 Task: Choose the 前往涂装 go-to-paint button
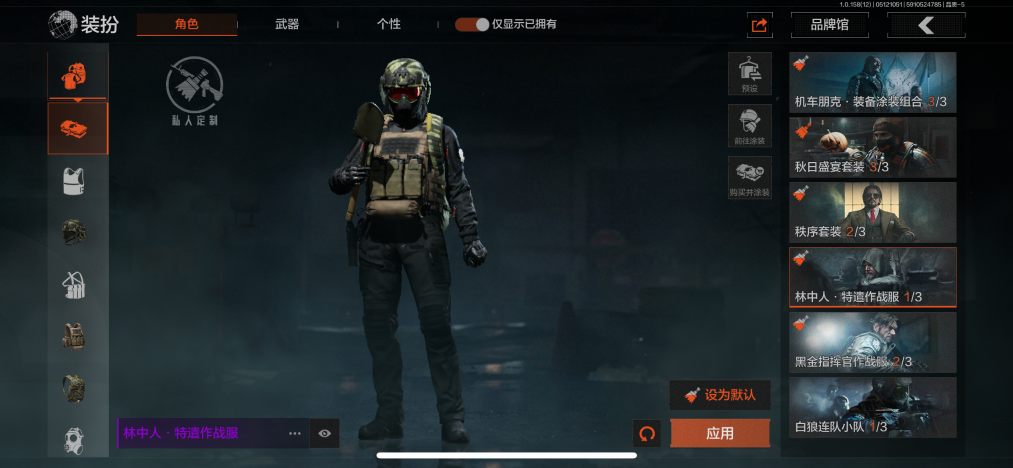pyautogui.click(x=749, y=126)
